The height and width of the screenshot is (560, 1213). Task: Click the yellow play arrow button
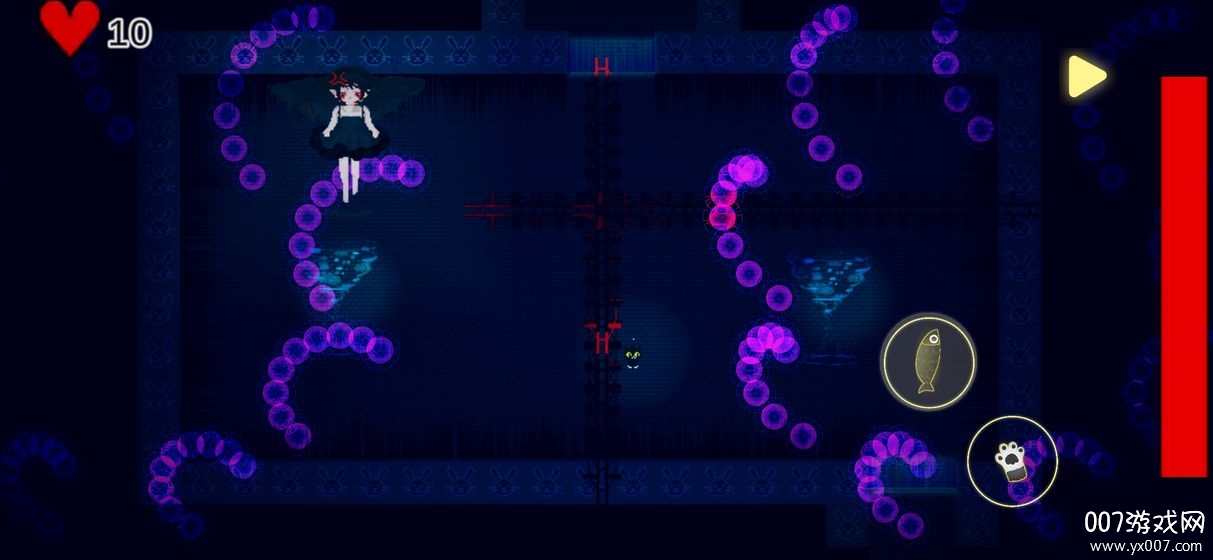(1085, 76)
